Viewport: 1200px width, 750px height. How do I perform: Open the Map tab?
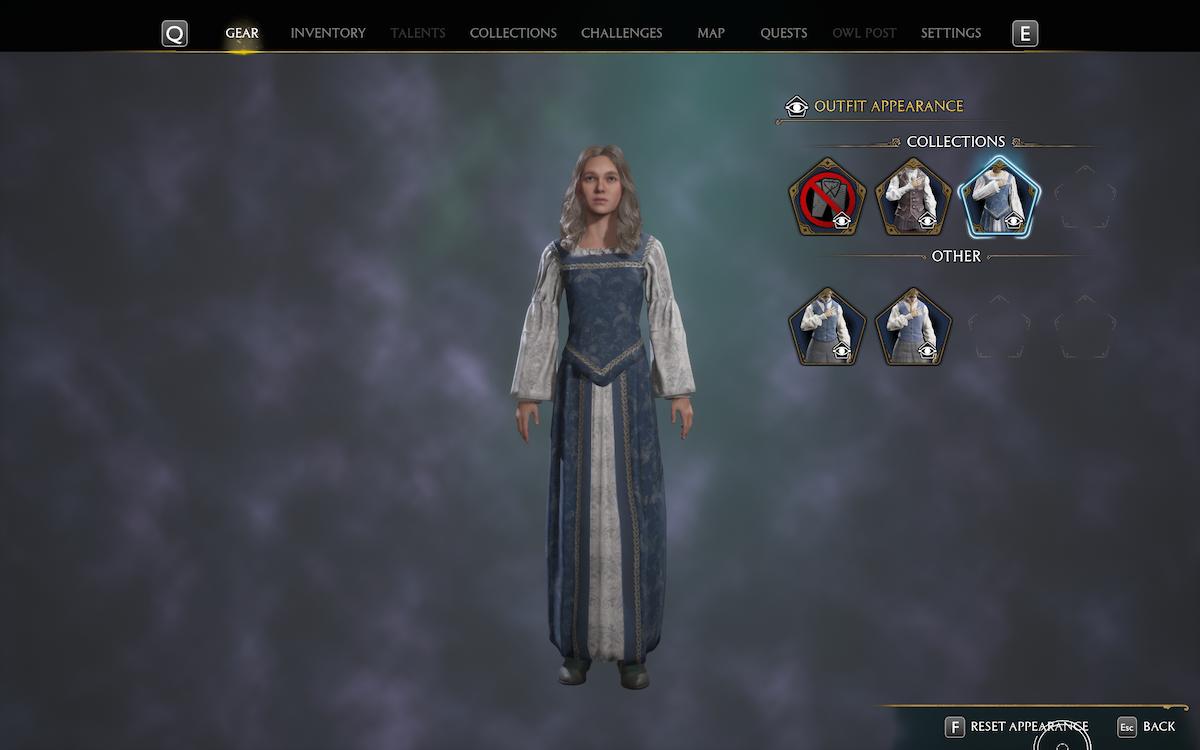(x=711, y=33)
